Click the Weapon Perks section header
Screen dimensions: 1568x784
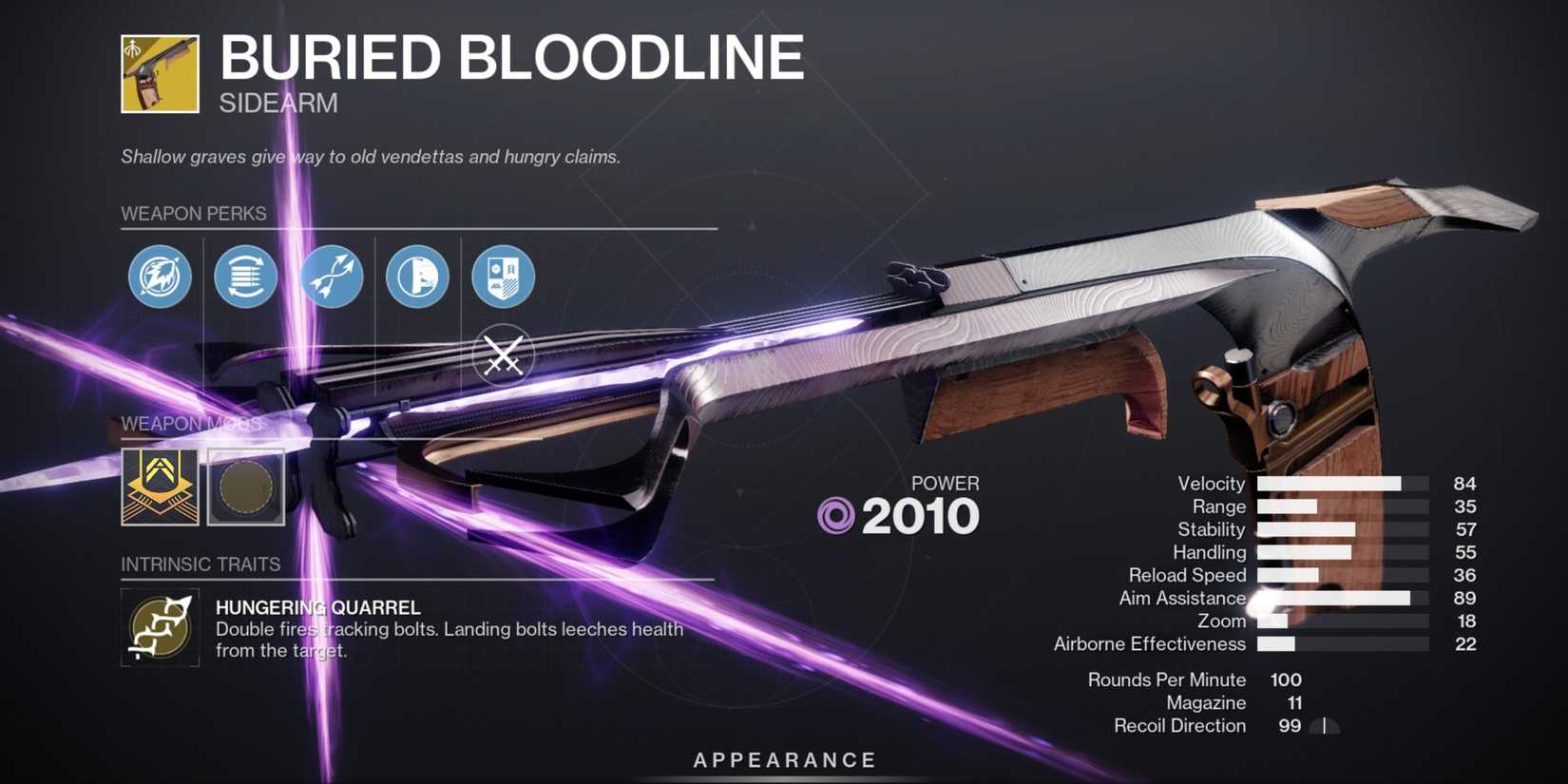point(193,214)
